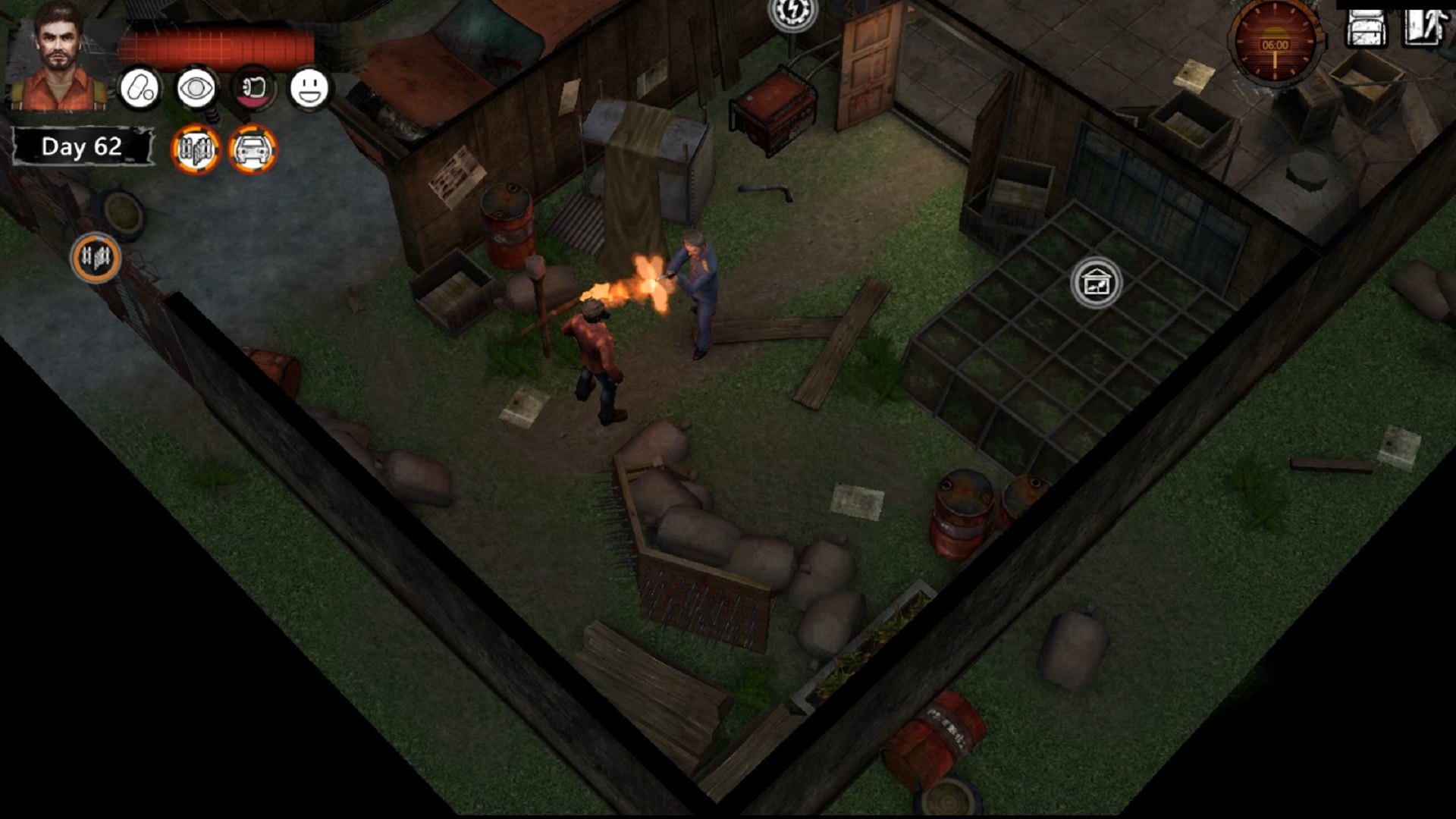Image resolution: width=1456 pixels, height=819 pixels.
Task: Tap the pills medication status icon
Action: pyautogui.click(x=140, y=89)
